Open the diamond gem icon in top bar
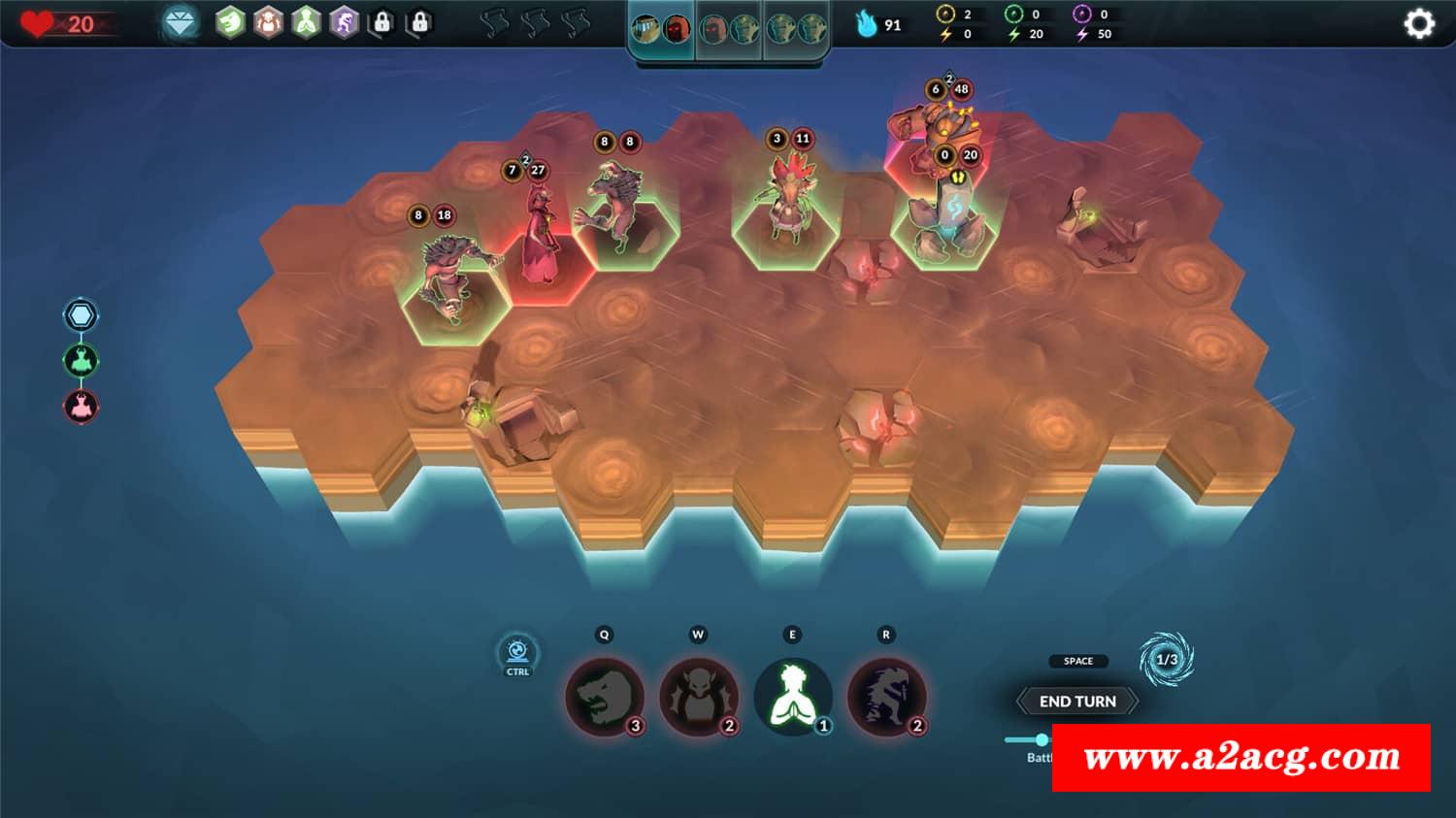 180,22
